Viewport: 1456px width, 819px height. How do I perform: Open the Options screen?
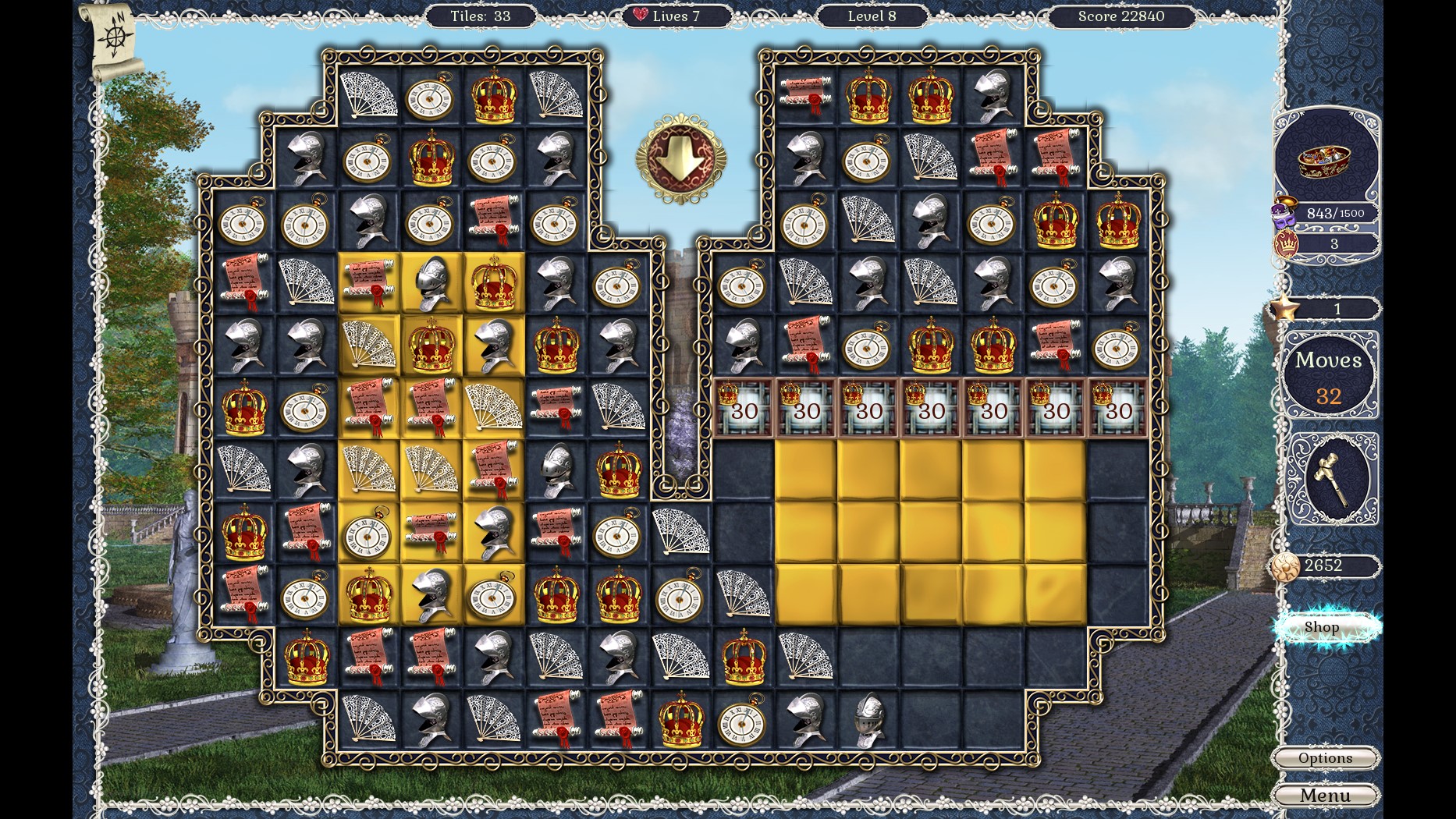(1326, 758)
